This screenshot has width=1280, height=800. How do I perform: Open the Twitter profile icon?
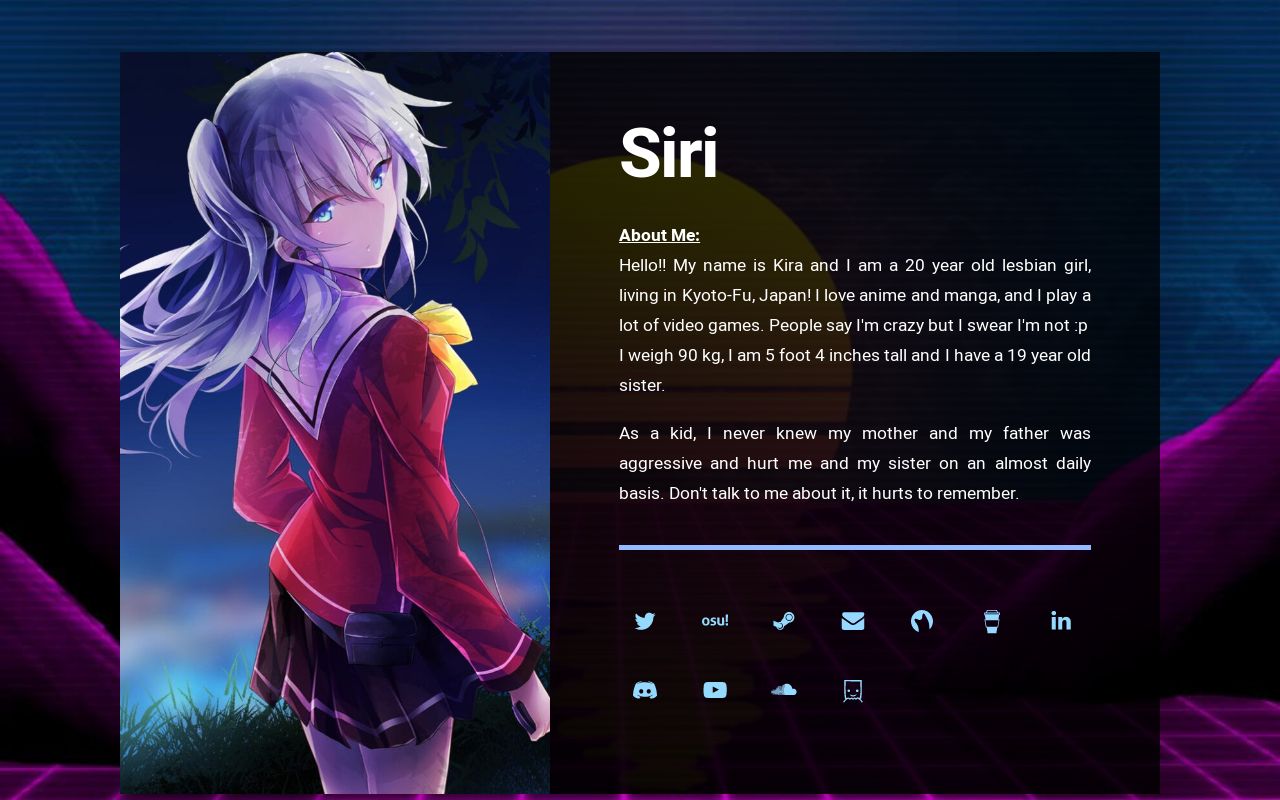click(645, 621)
